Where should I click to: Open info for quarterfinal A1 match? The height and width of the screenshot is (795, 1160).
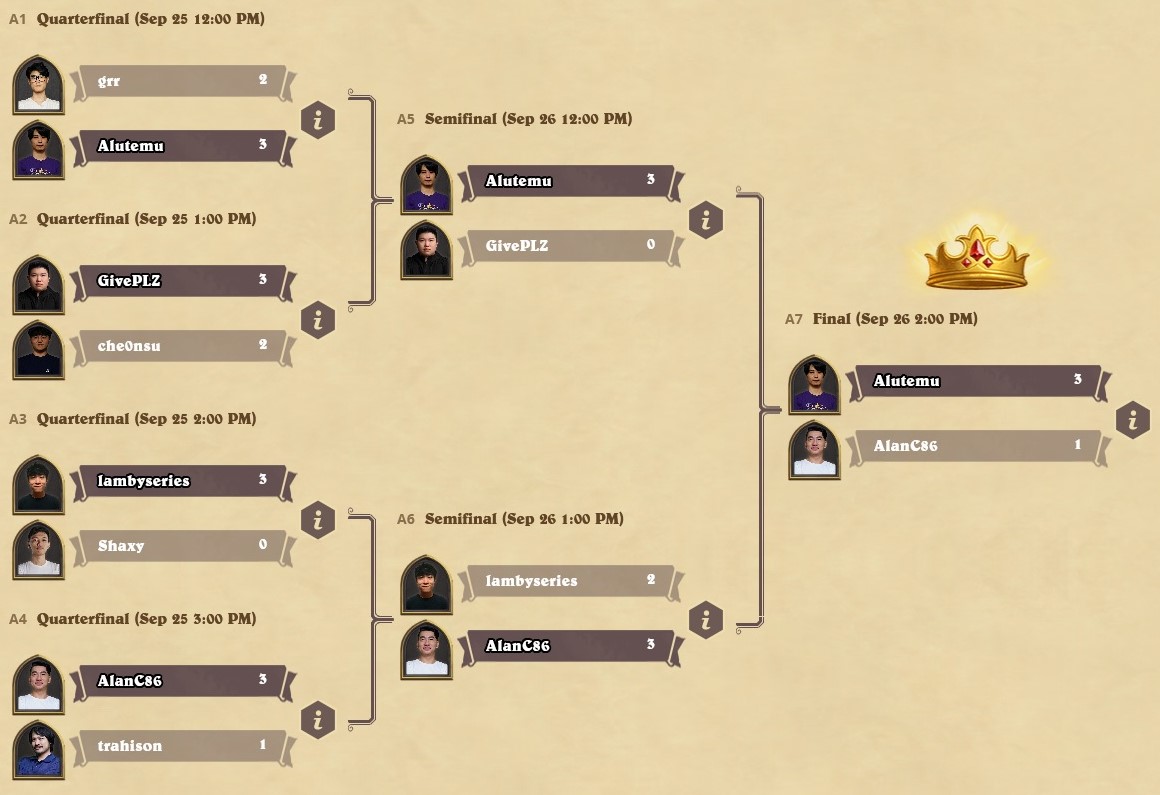pyautogui.click(x=318, y=120)
